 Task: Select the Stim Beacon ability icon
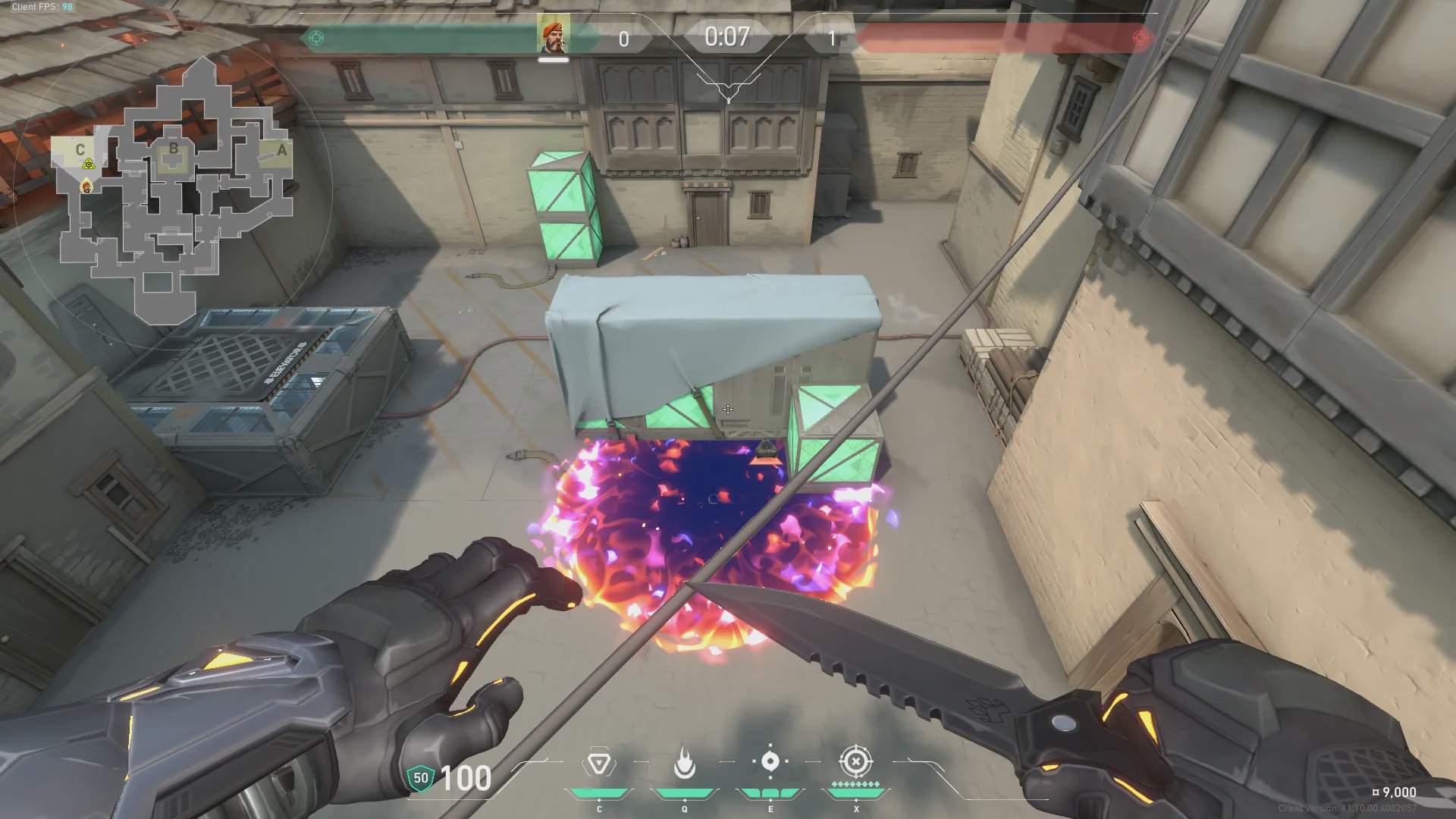(598, 763)
